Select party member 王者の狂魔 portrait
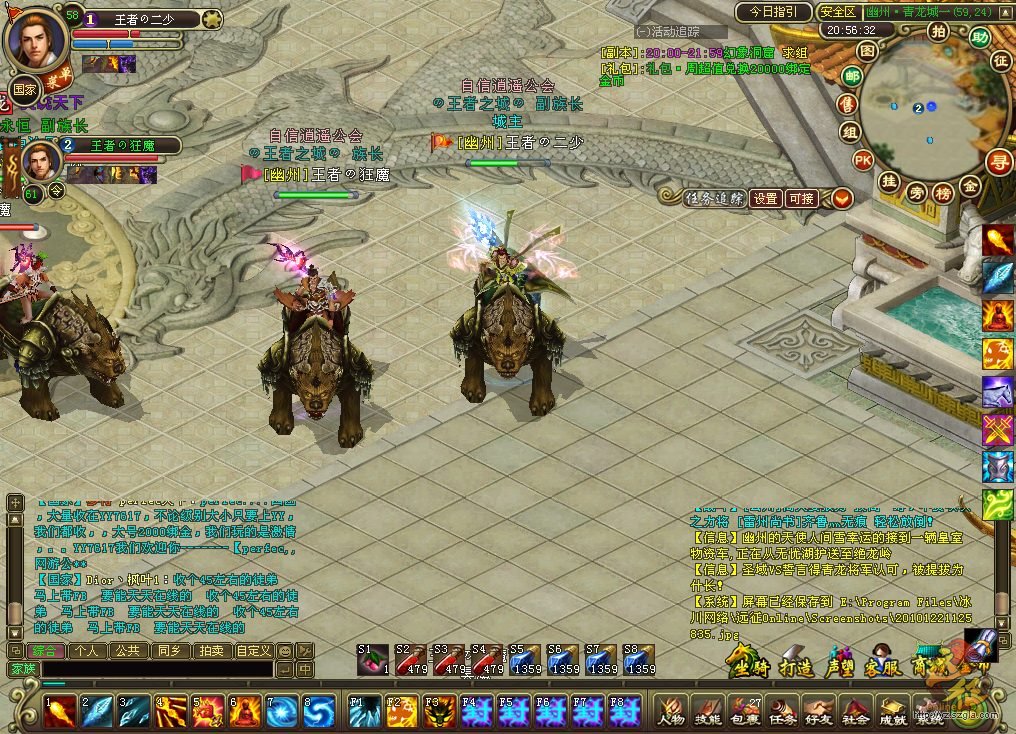 (x=40, y=160)
